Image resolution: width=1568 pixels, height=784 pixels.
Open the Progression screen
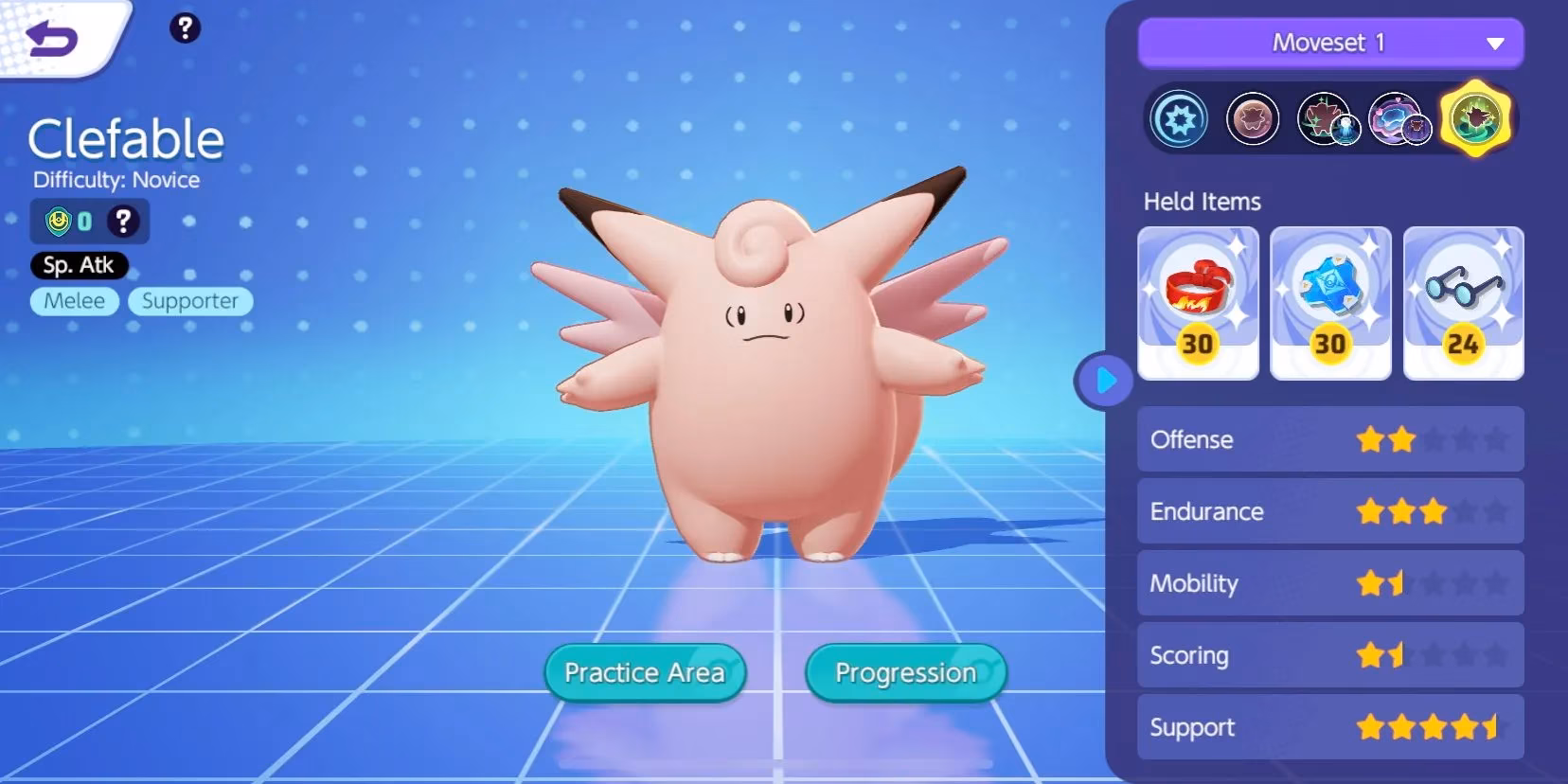(x=904, y=672)
